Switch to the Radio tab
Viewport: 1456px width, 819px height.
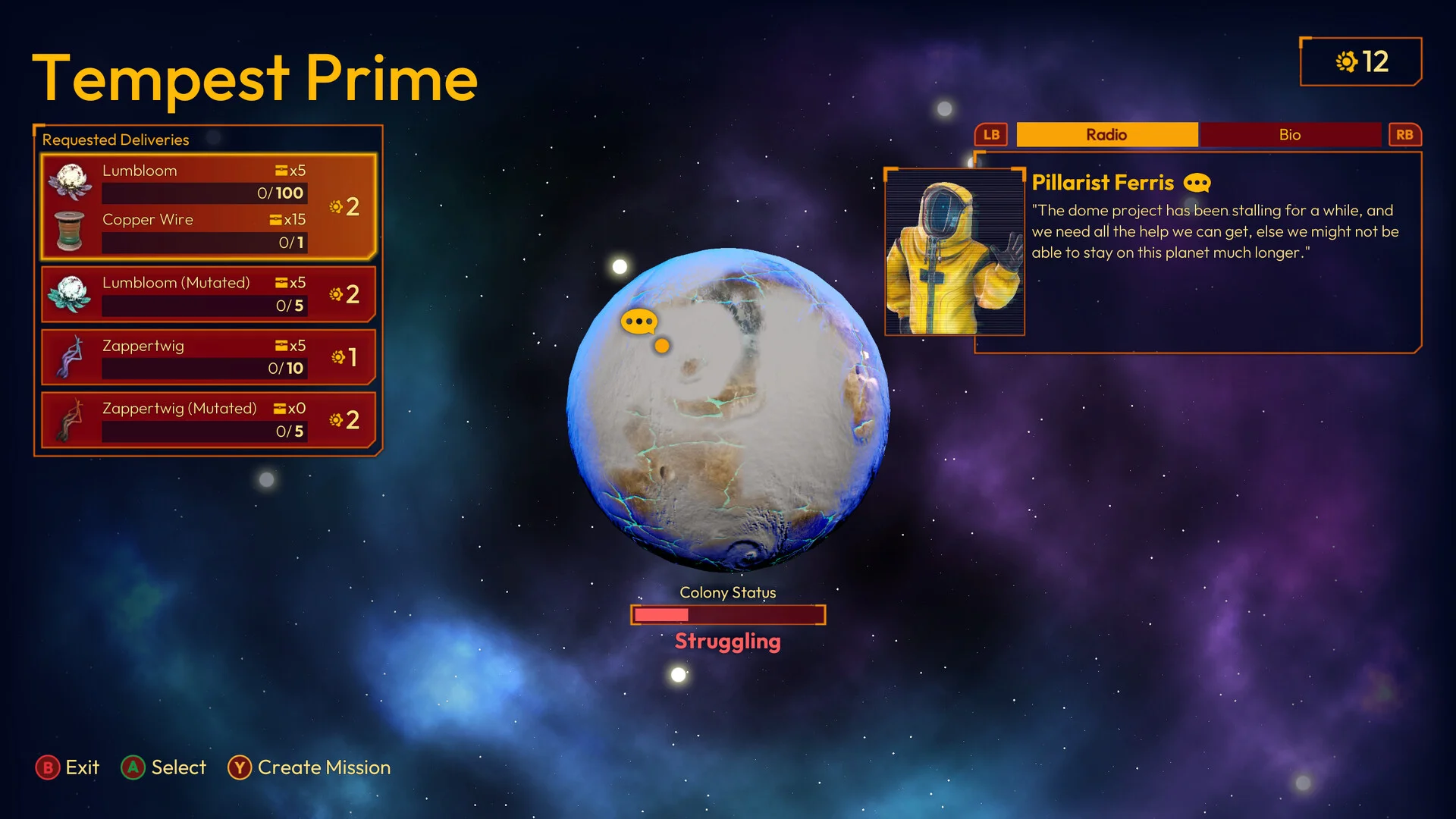click(x=1106, y=134)
